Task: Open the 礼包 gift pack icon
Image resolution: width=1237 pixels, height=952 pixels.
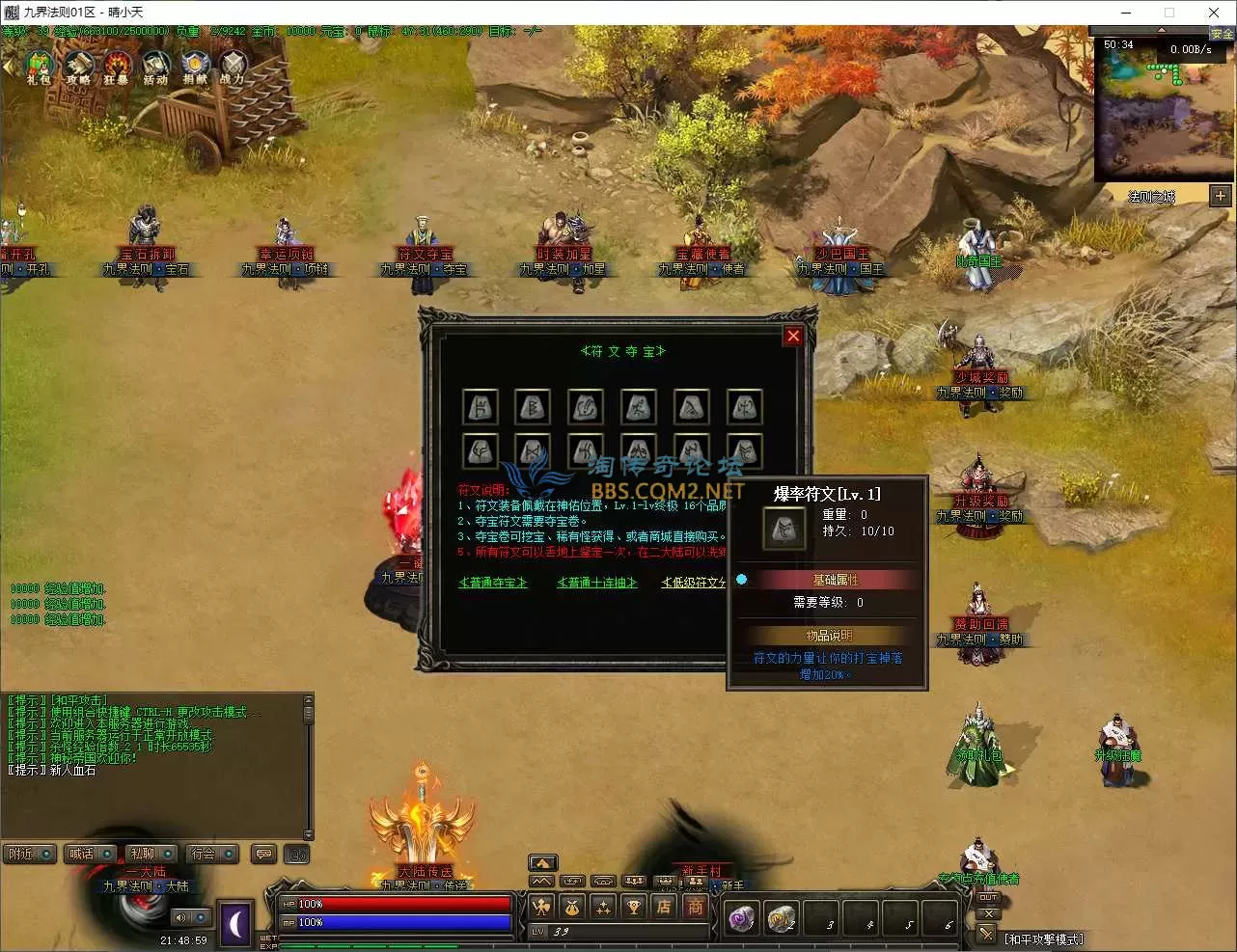Action: click(39, 68)
